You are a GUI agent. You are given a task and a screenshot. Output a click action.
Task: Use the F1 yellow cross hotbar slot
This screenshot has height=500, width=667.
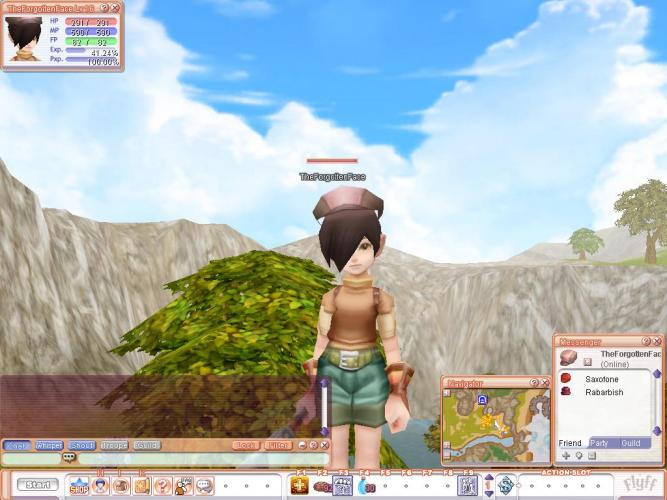coord(299,485)
